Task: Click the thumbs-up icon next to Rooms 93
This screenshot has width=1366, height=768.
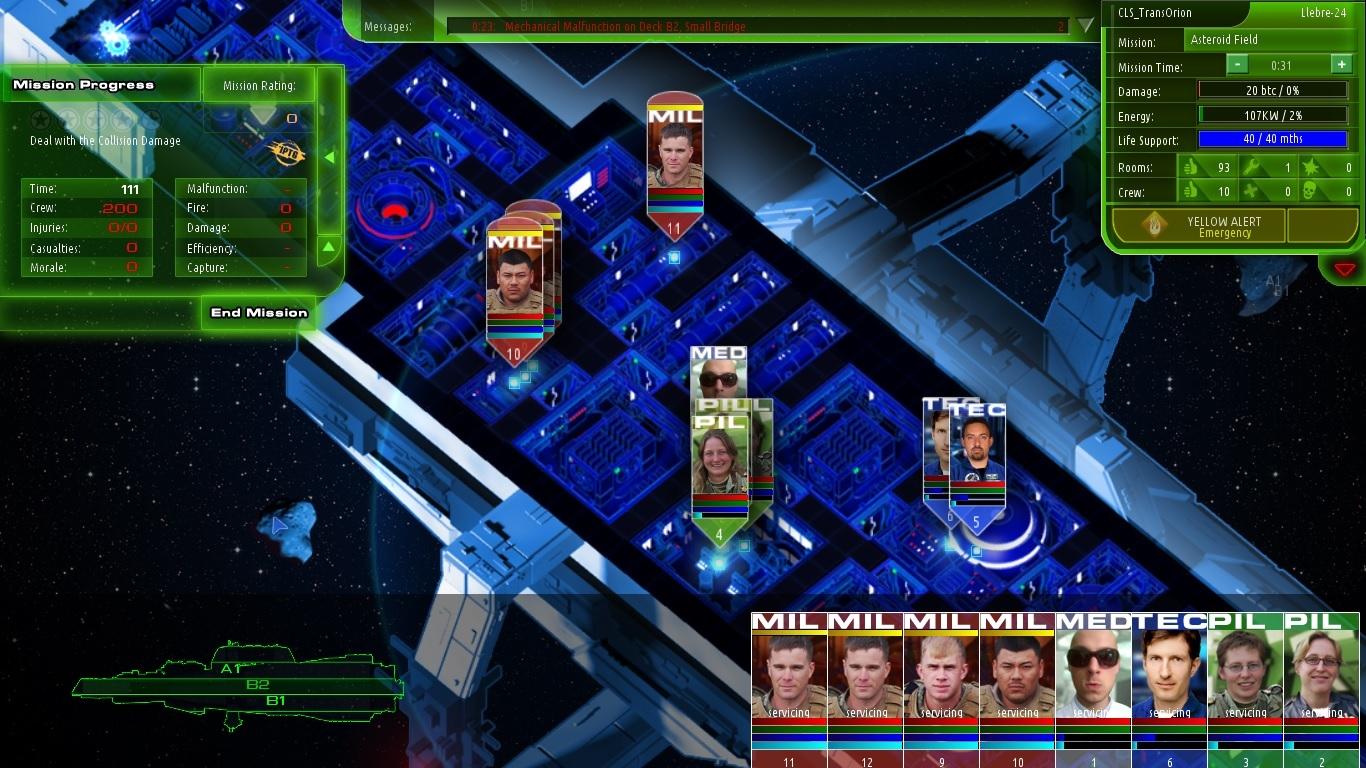Action: click(x=1192, y=167)
